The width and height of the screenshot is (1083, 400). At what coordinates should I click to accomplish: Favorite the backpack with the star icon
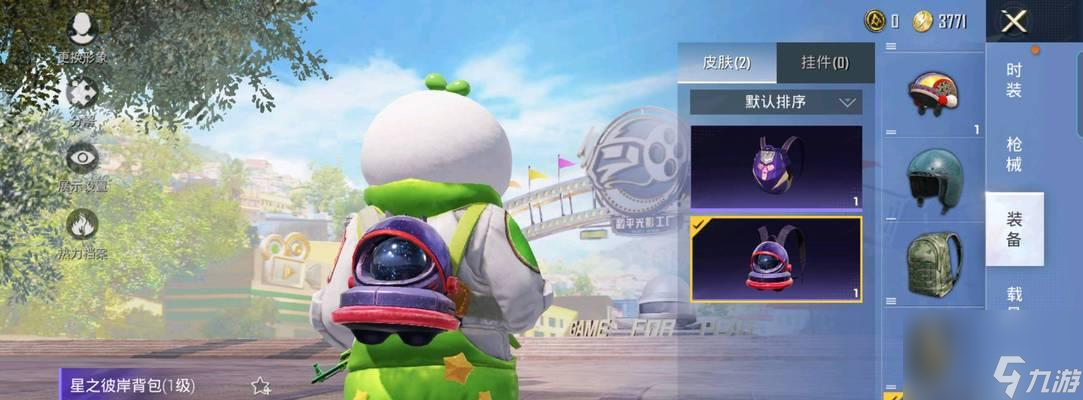(x=261, y=385)
